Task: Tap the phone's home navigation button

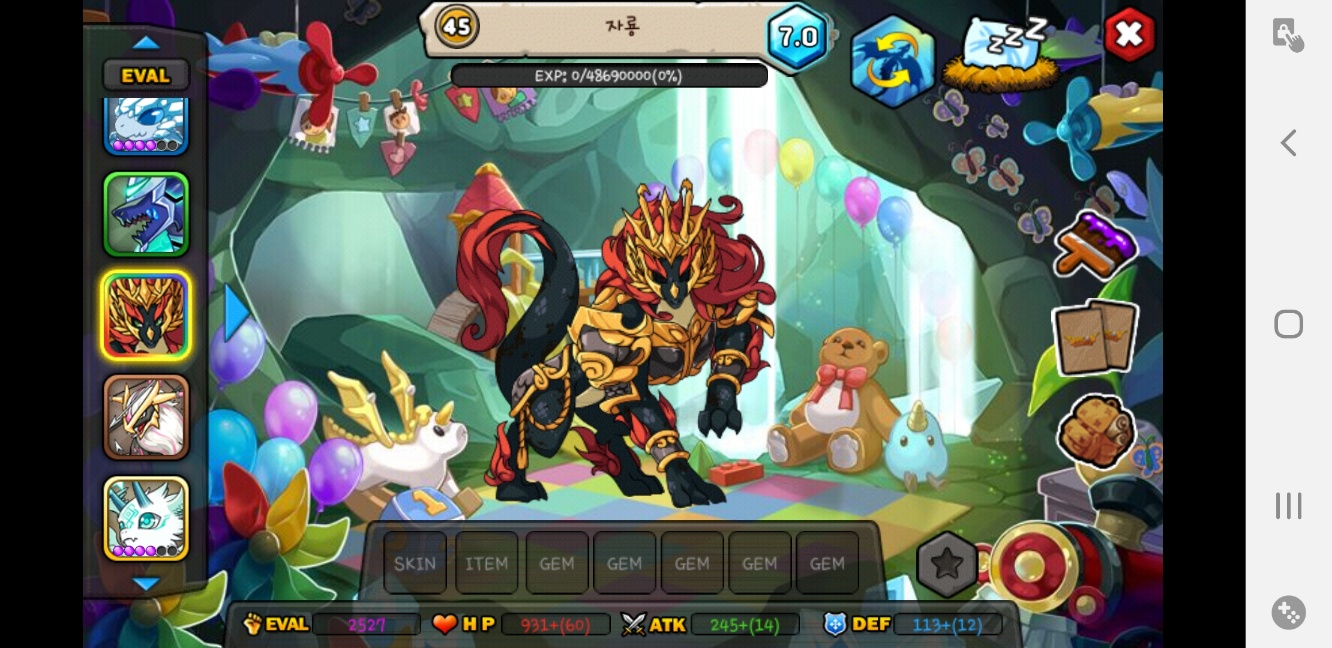Action: [x=1288, y=324]
